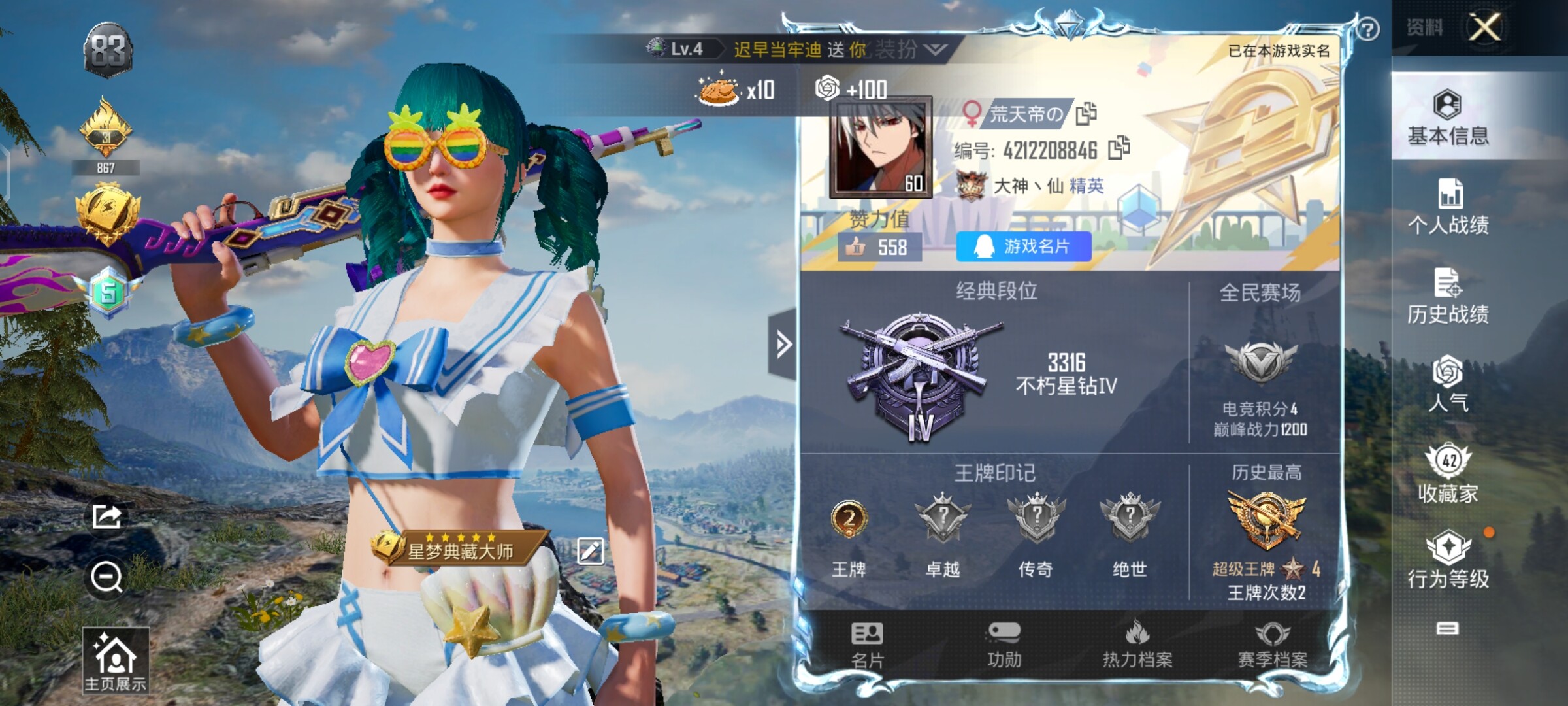Copy the player ID number 4212208846
This screenshot has height=706, width=1568.
(1119, 148)
